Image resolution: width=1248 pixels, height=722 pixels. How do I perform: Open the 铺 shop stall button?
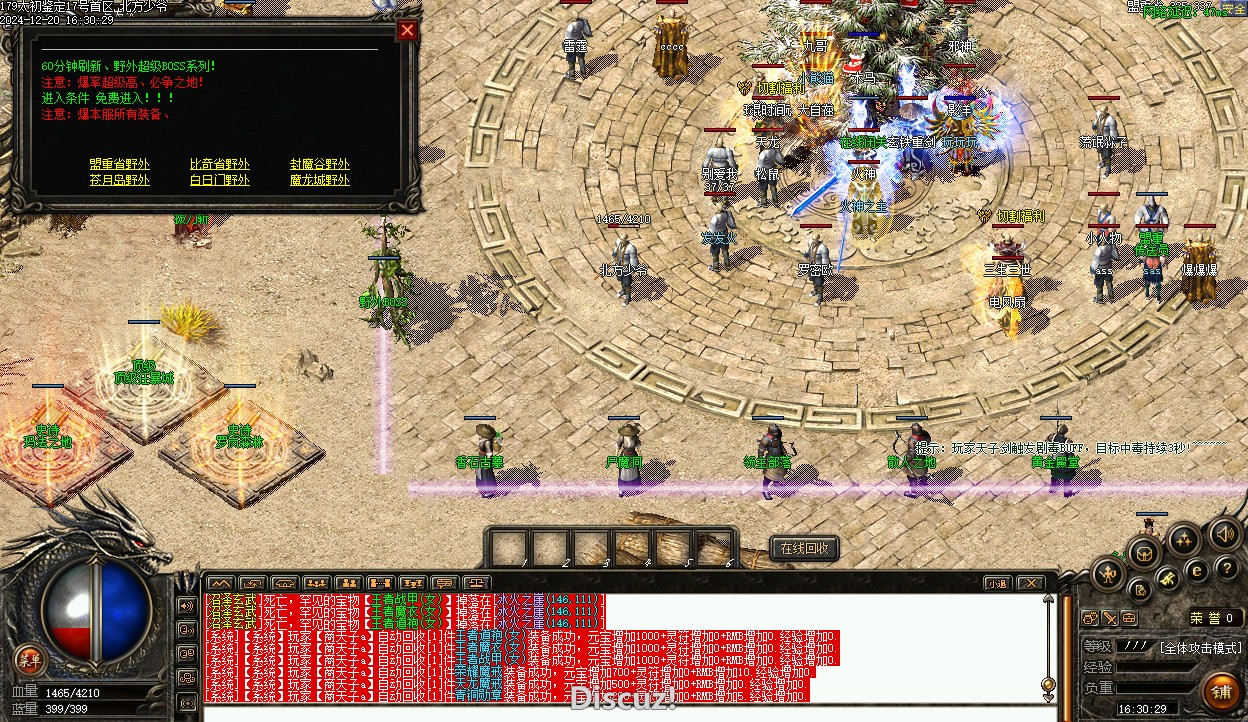[x=1222, y=691]
